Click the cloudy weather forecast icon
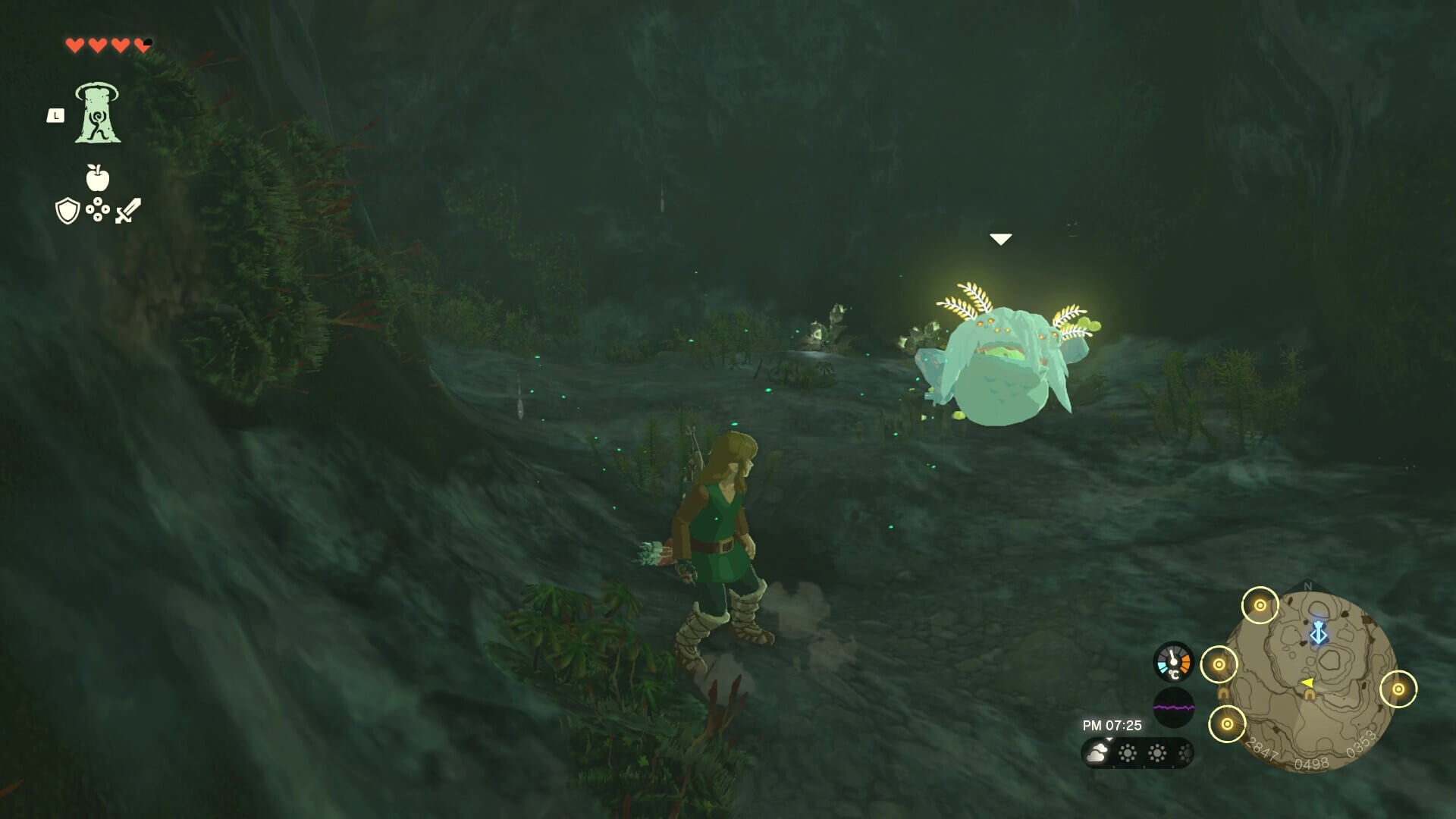Image resolution: width=1456 pixels, height=819 pixels. pyautogui.click(x=1097, y=753)
